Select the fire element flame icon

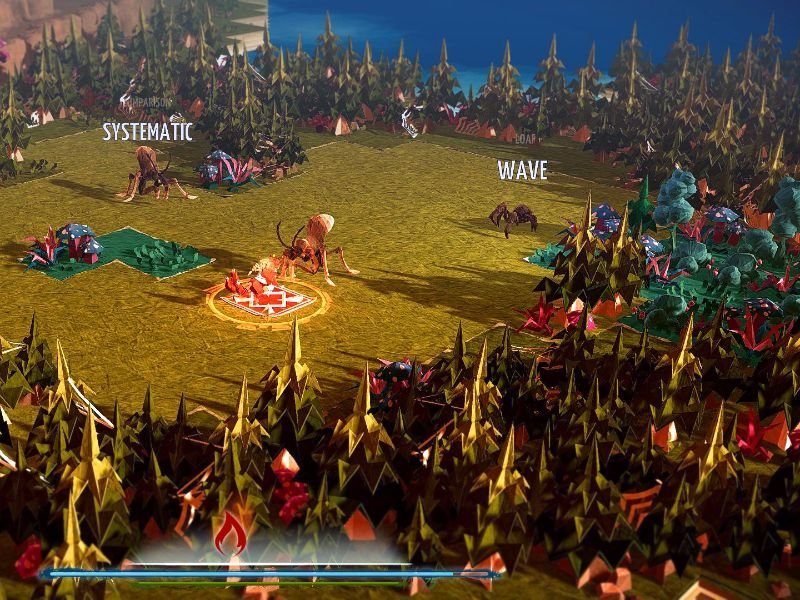231,535
